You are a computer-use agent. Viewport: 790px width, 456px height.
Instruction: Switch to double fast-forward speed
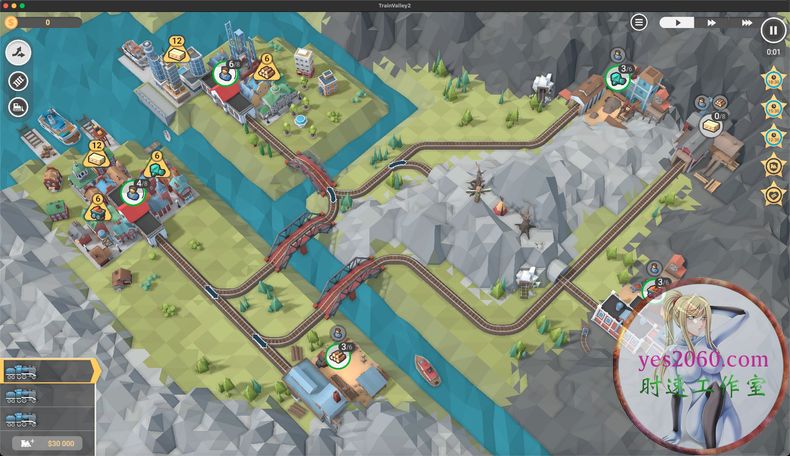(x=711, y=22)
